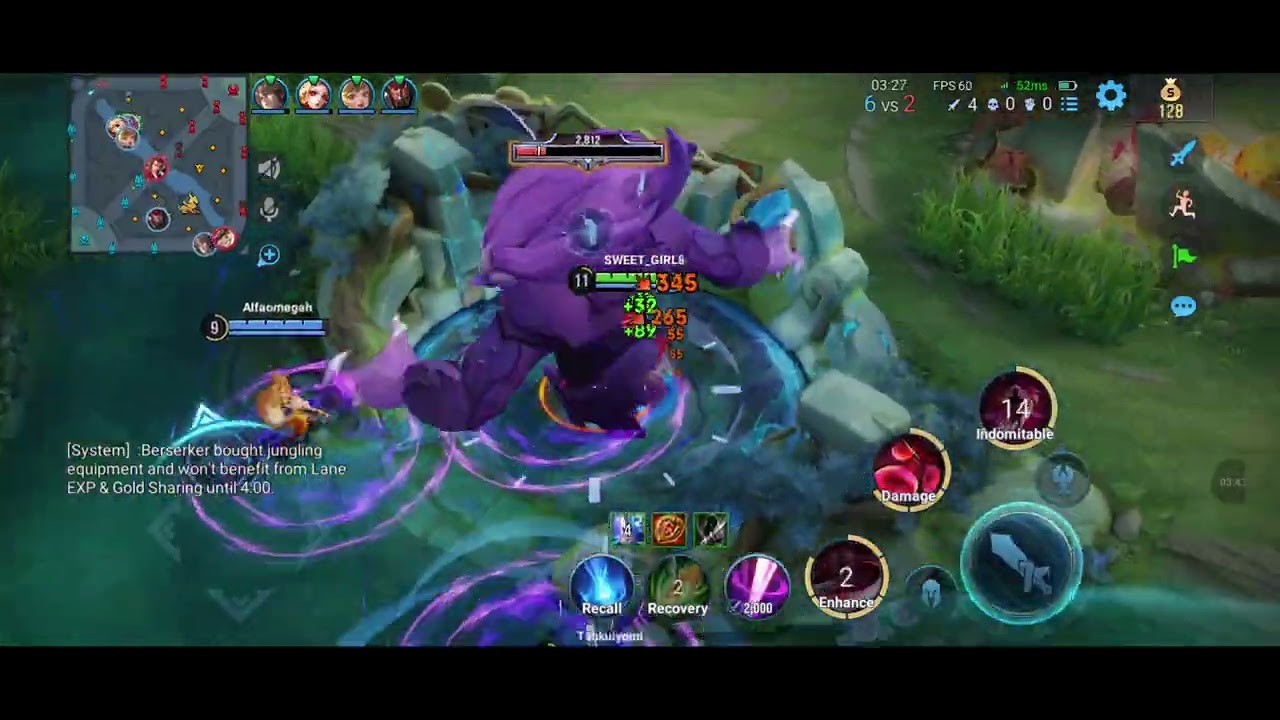This screenshot has width=1280, height=720.
Task: Cast the Enhance skill
Action: tap(846, 578)
